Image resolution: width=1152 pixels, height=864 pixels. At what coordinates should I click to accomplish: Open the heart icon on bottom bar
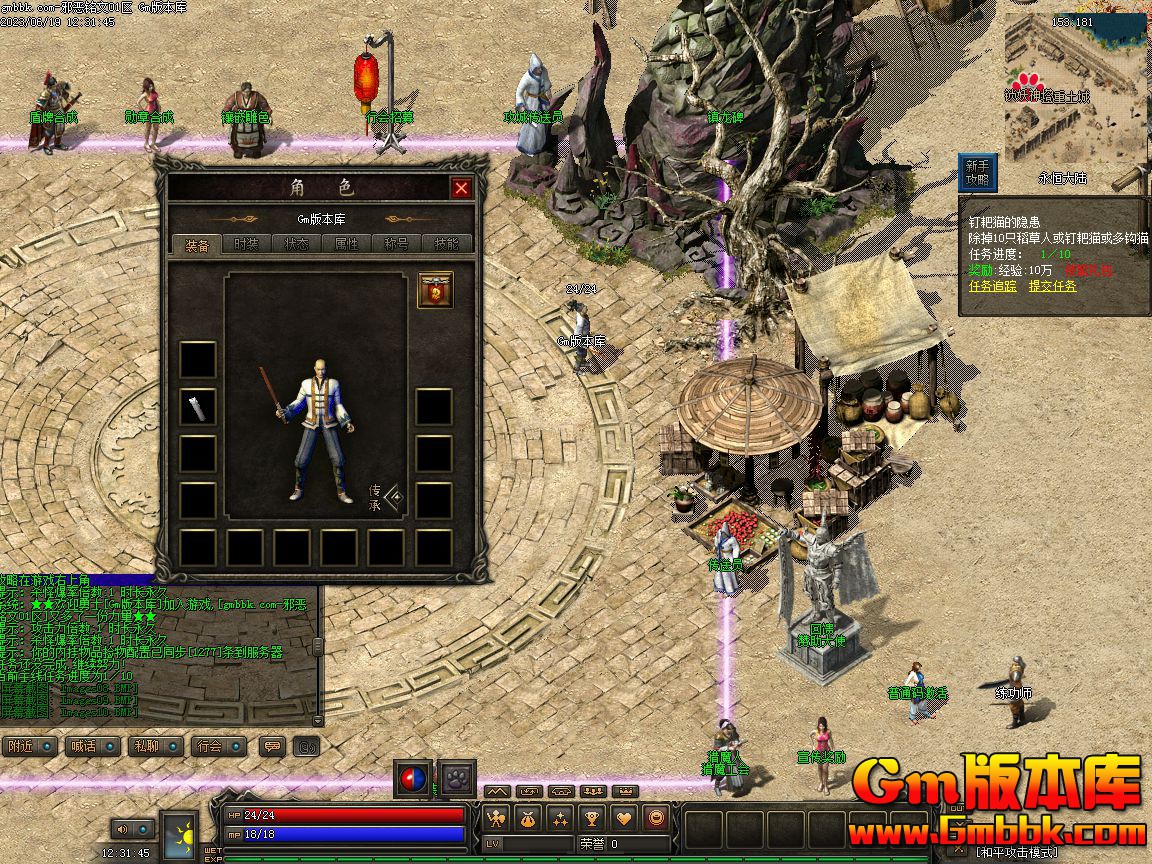coord(624,818)
